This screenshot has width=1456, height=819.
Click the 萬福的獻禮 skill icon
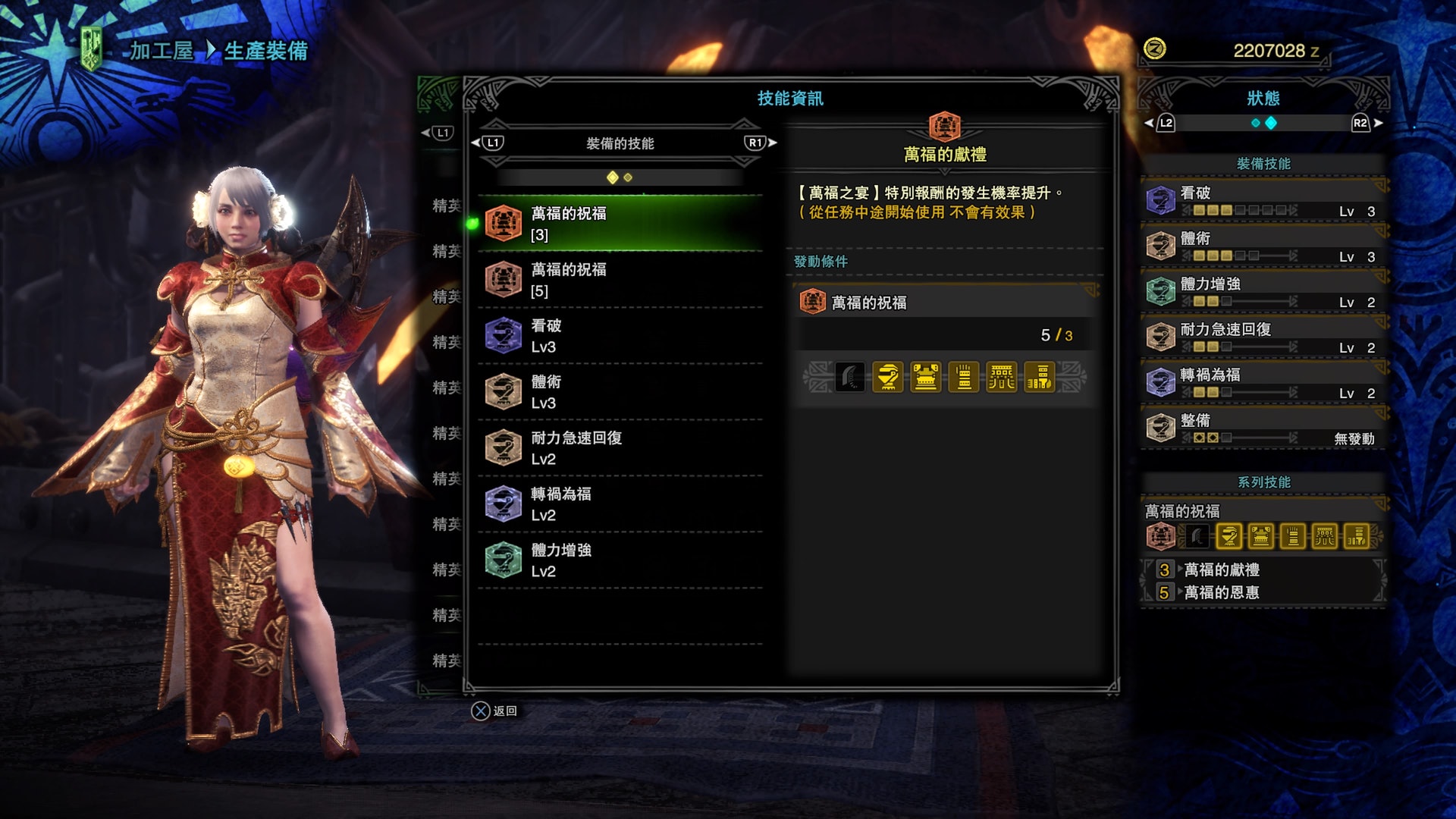point(944,127)
